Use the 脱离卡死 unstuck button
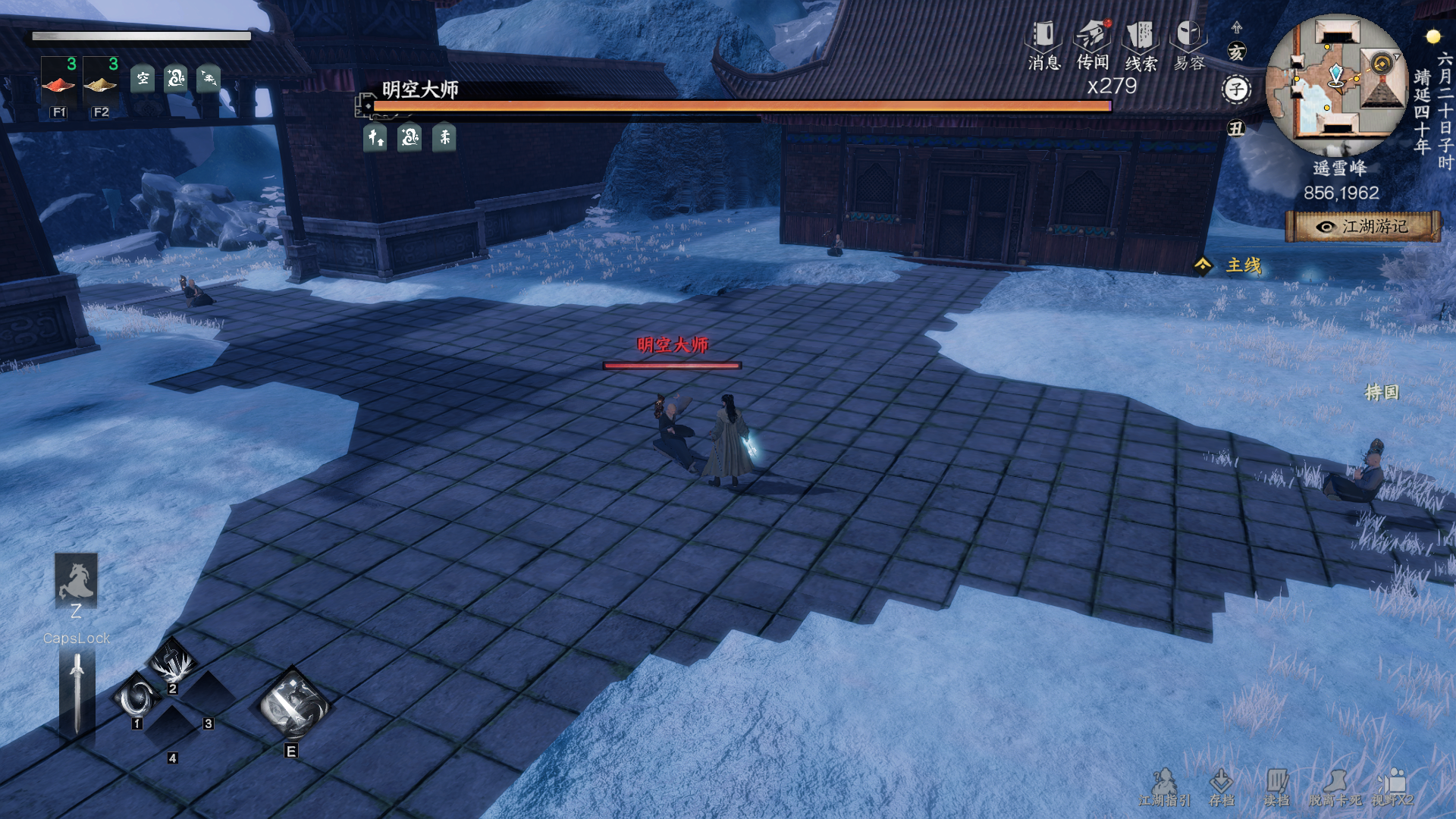The image size is (1456, 819). click(1335, 787)
